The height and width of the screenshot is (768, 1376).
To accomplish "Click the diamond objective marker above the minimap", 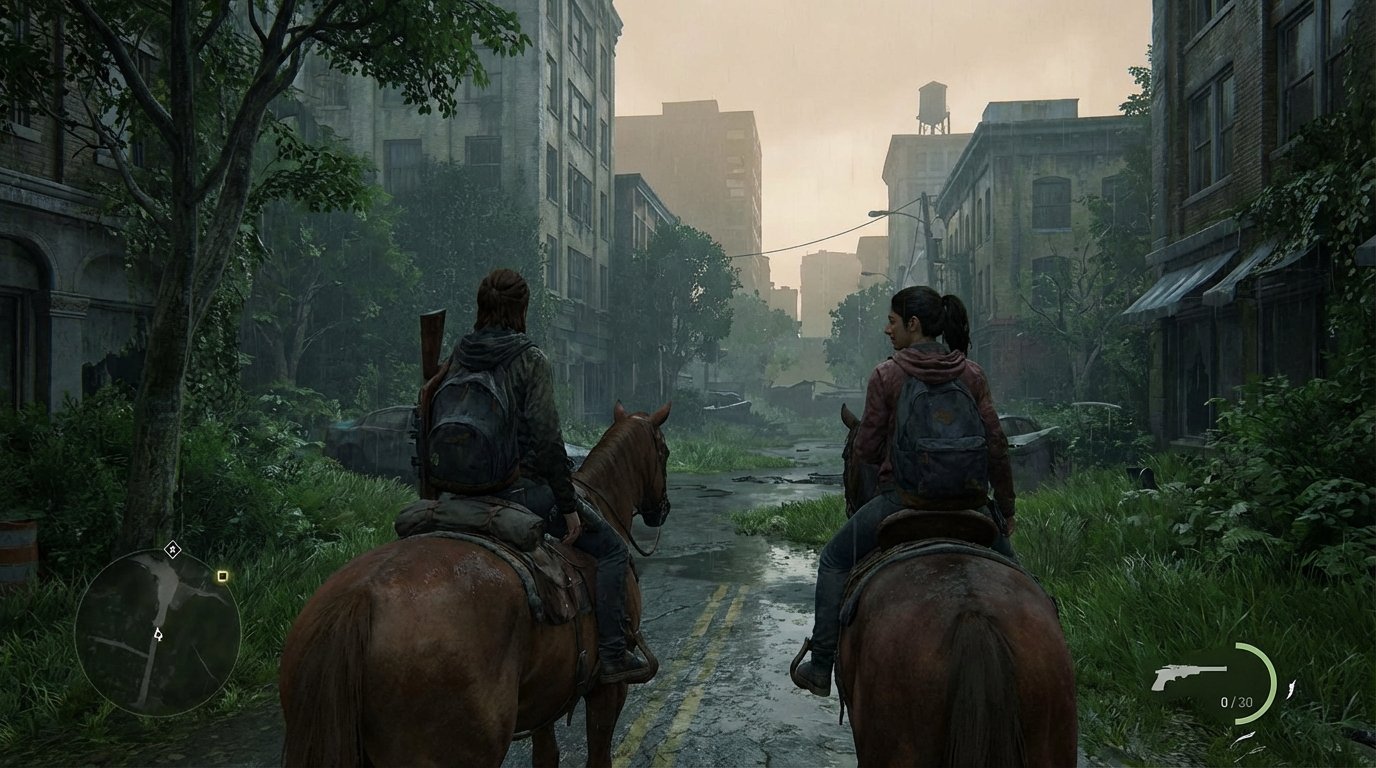I will tap(172, 549).
